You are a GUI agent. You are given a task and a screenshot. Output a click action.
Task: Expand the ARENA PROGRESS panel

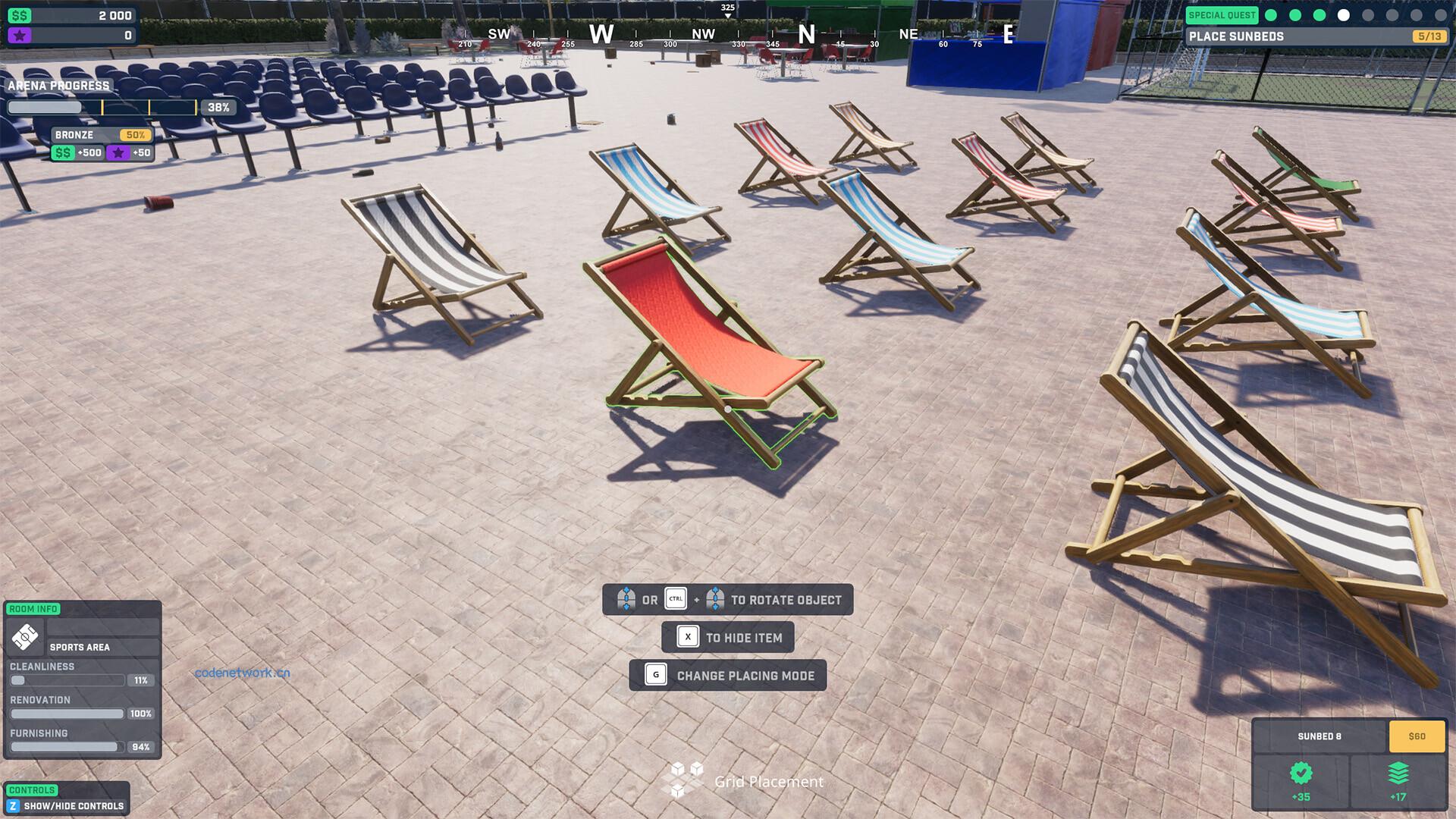58,86
